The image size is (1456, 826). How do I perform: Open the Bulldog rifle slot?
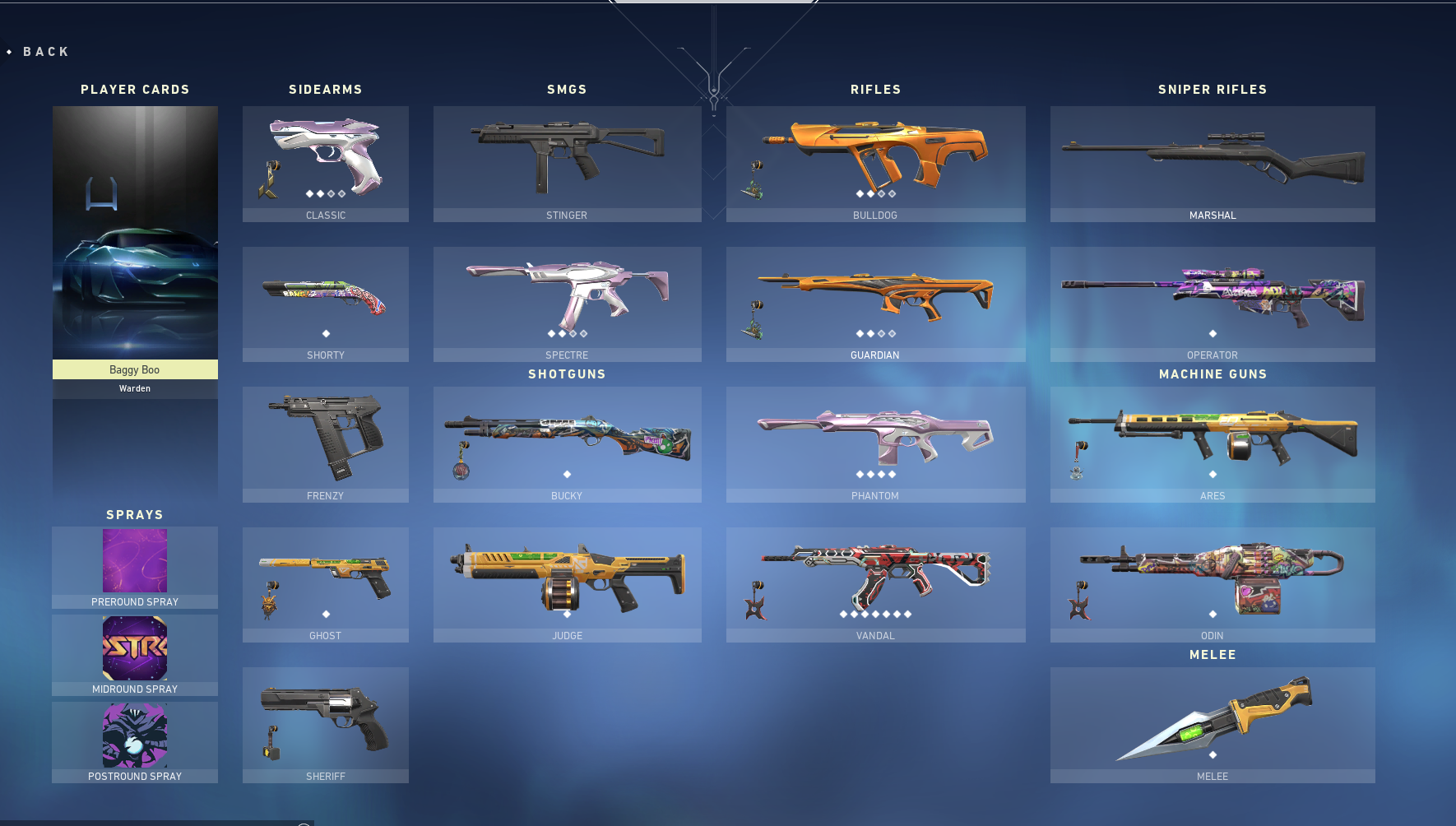tap(875, 163)
